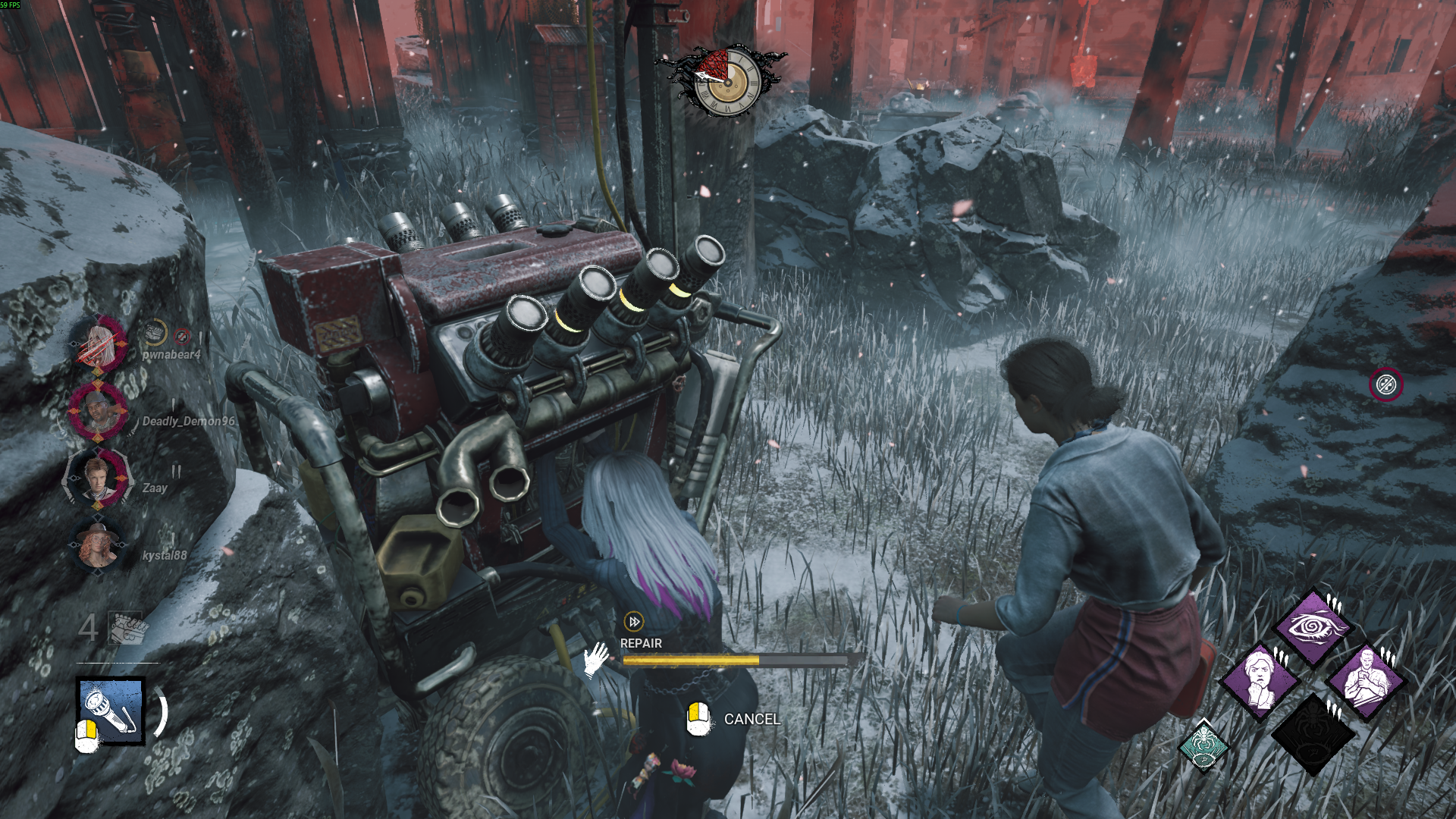Click the purple eye perk icon

pyautogui.click(x=1312, y=627)
